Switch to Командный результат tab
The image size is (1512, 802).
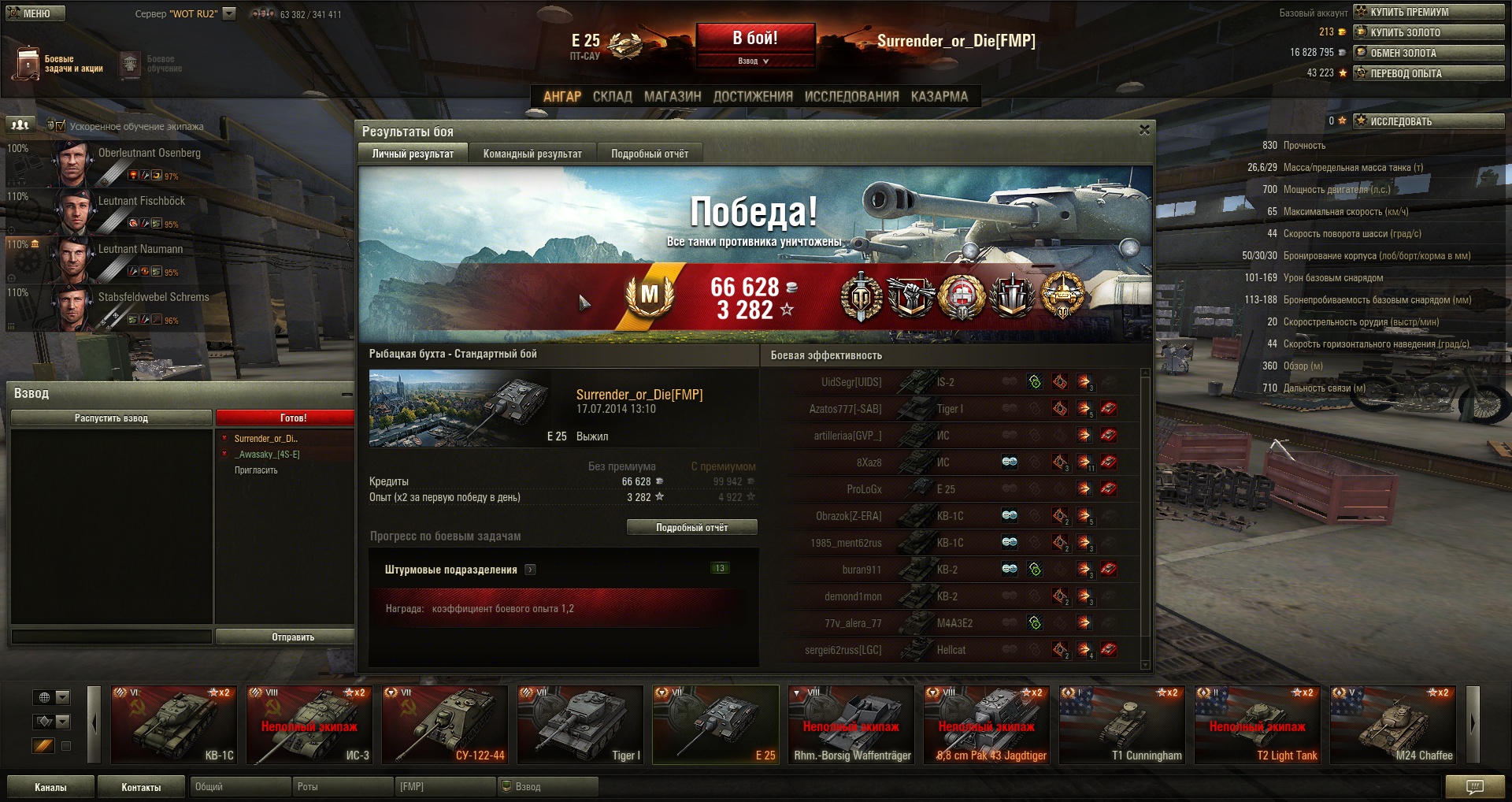532,154
